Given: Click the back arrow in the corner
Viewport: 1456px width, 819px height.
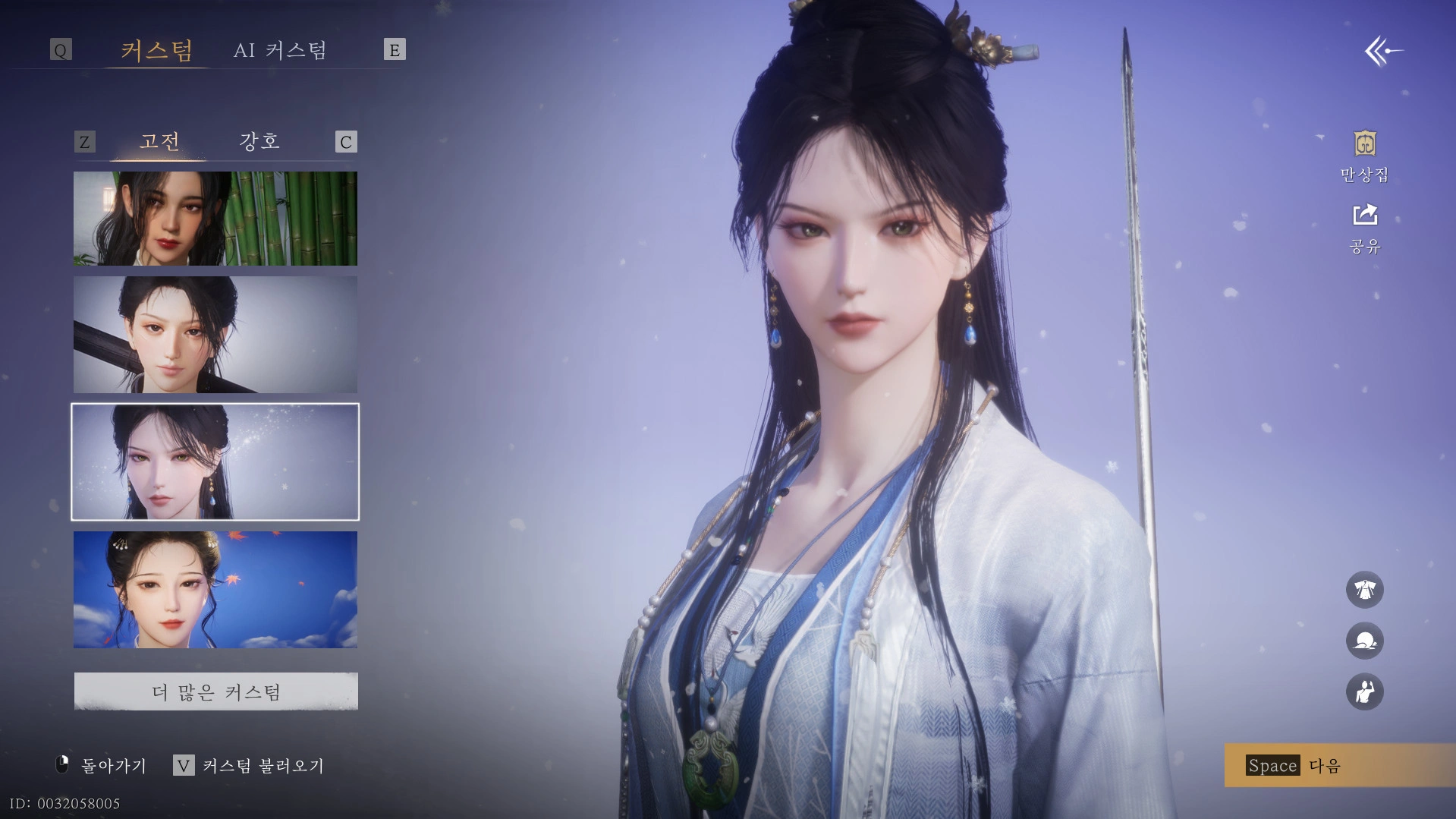Looking at the screenshot, I should 1382,52.
